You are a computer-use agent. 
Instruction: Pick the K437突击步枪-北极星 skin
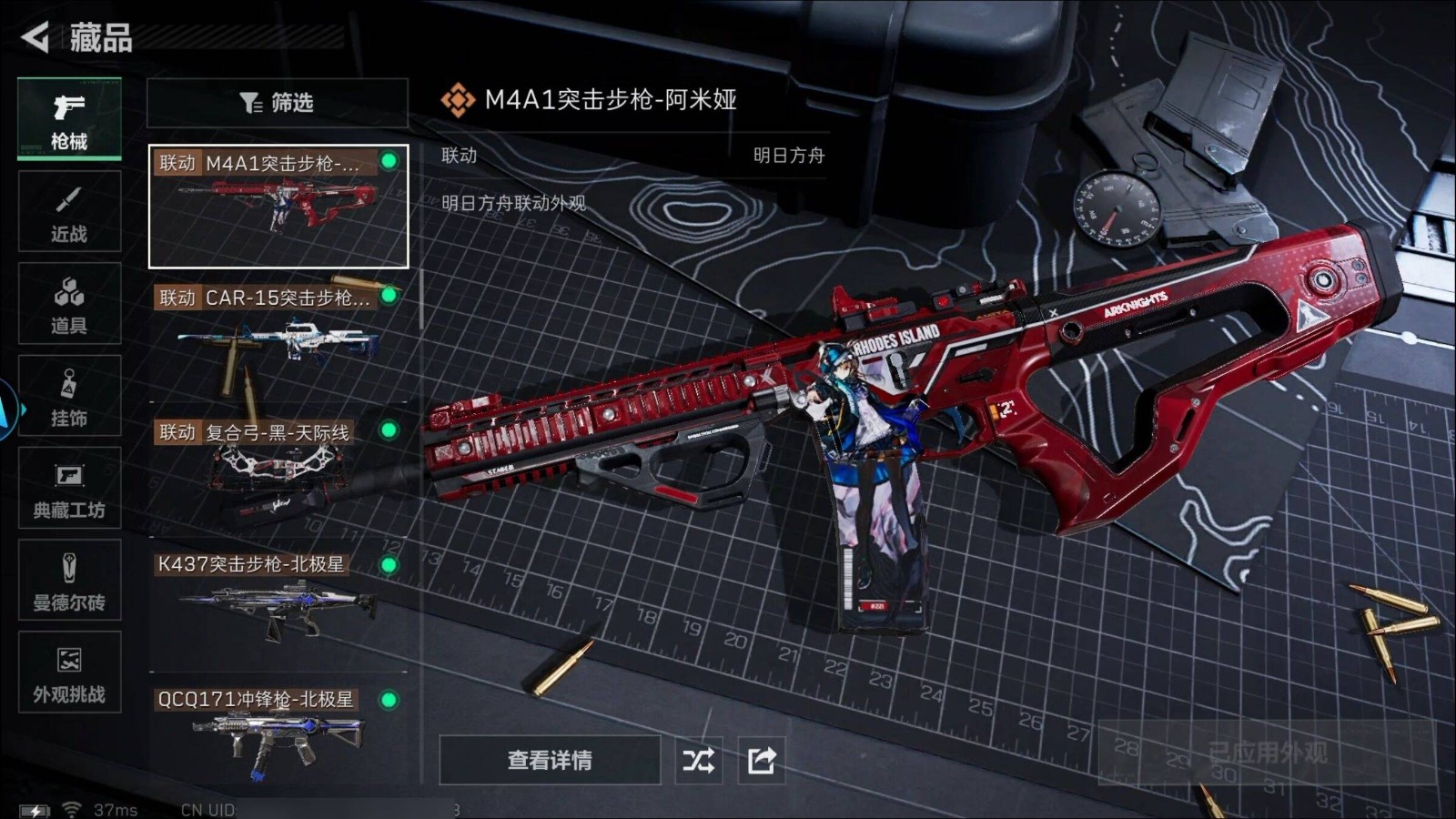[x=278, y=605]
